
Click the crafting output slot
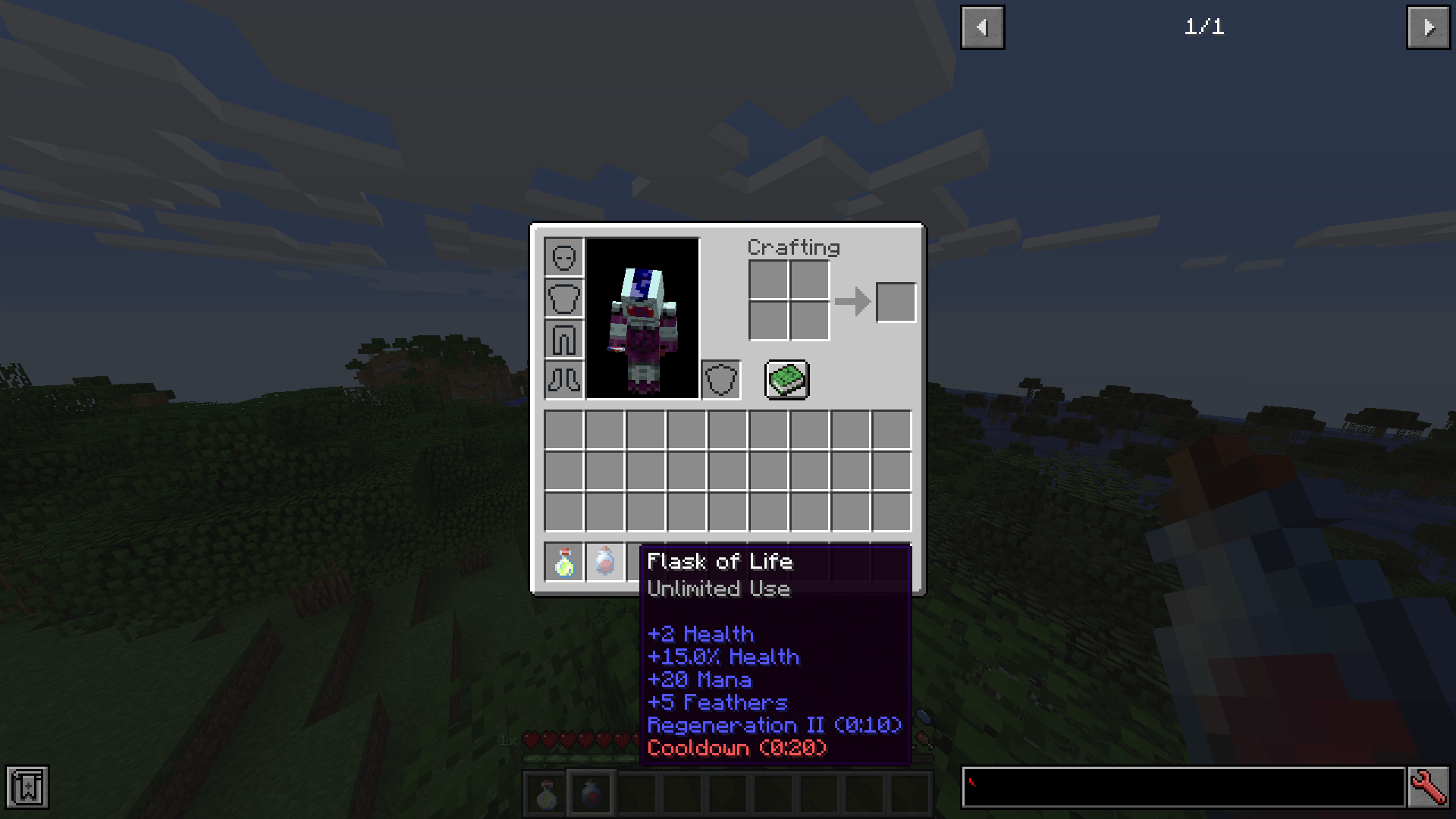(x=896, y=301)
